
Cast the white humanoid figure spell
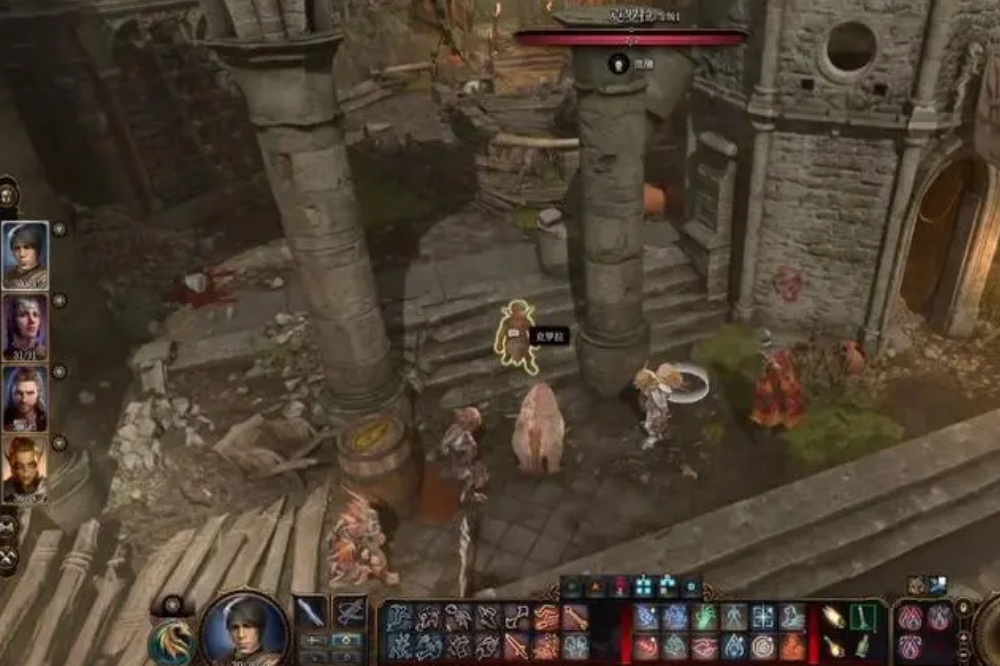click(735, 618)
